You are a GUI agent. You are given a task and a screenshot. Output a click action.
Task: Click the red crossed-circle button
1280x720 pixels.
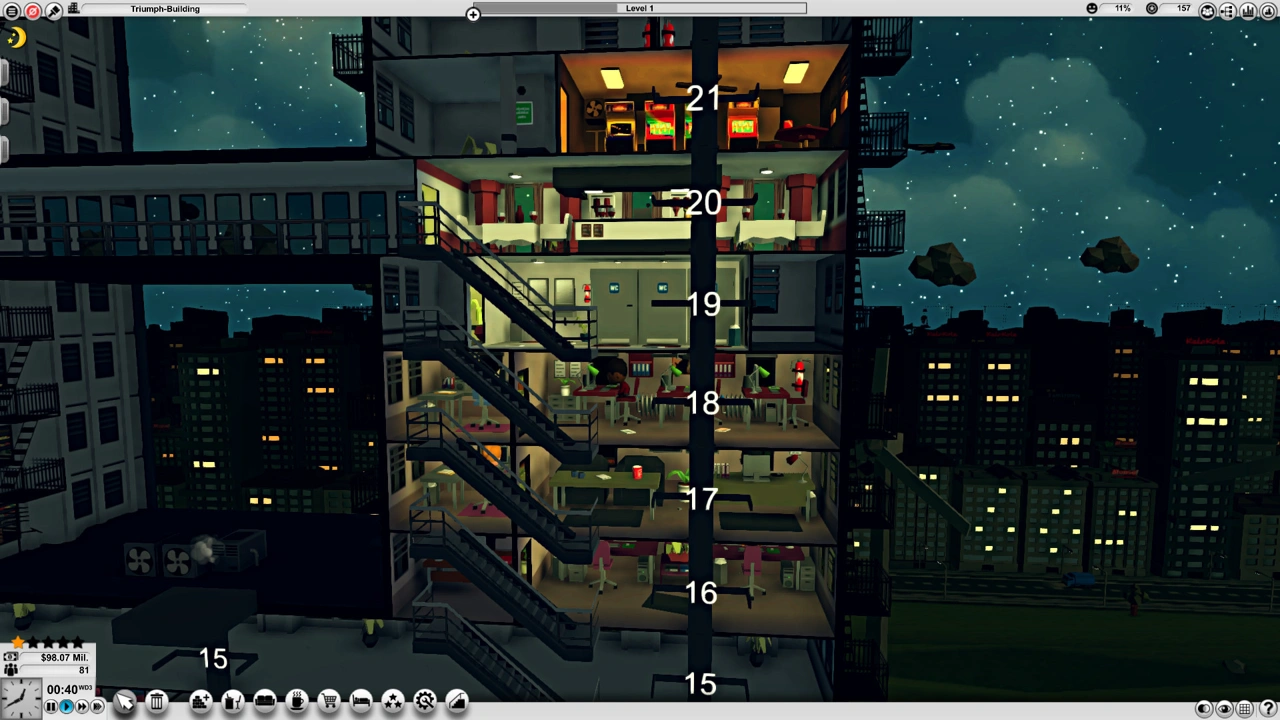tap(33, 10)
